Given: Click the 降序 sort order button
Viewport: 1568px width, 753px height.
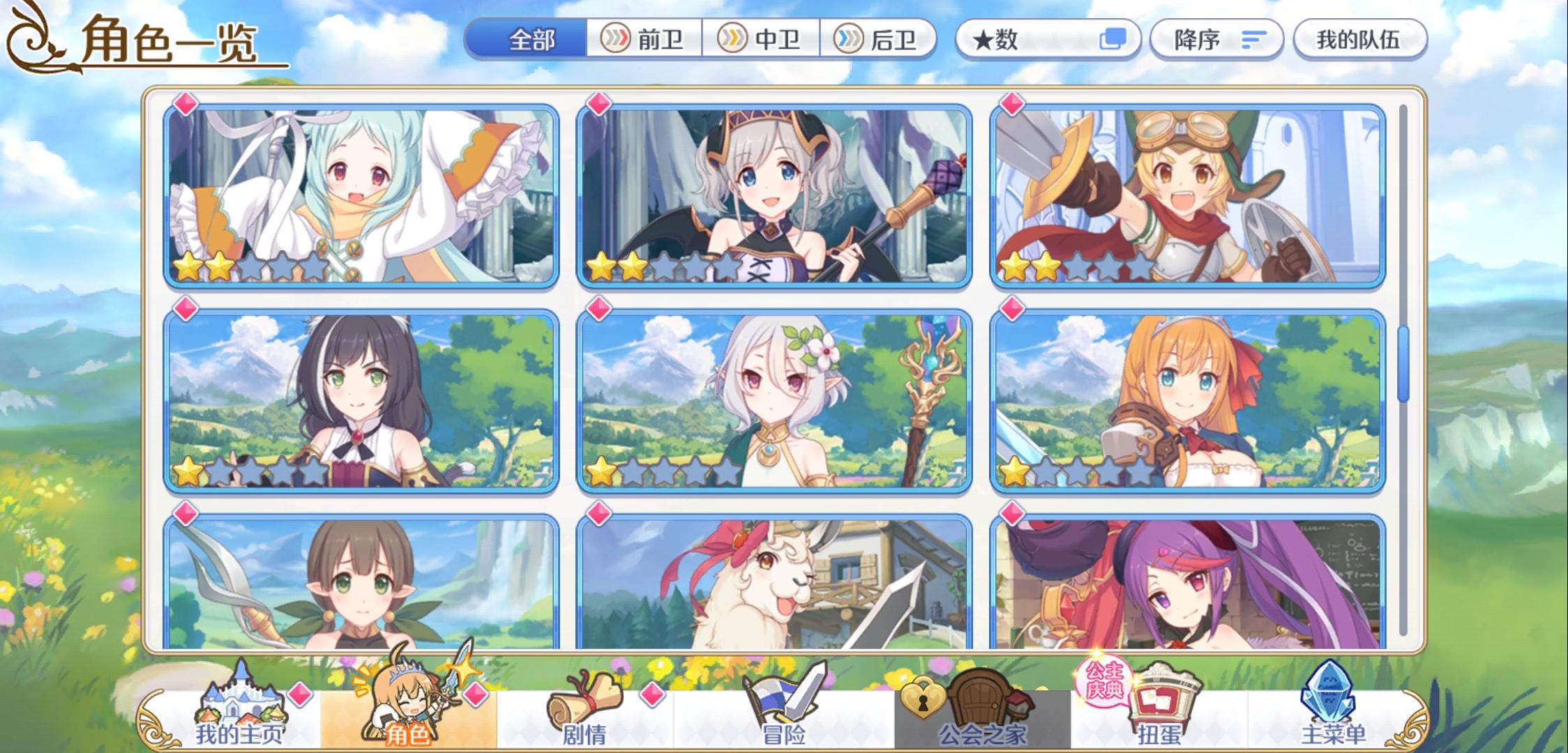Looking at the screenshot, I should coord(1217,40).
